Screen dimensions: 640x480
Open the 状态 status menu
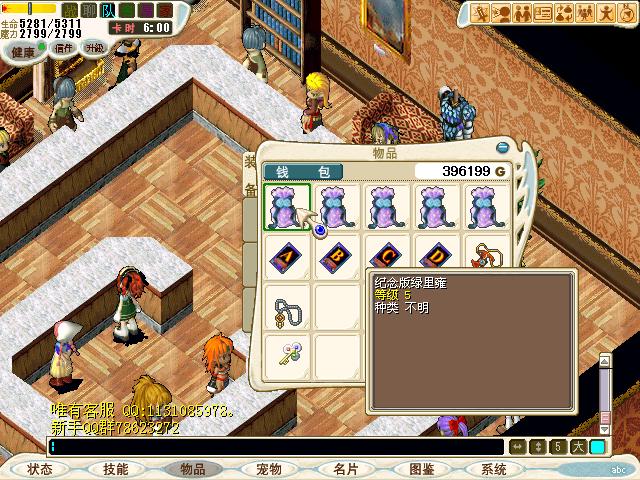point(40,469)
